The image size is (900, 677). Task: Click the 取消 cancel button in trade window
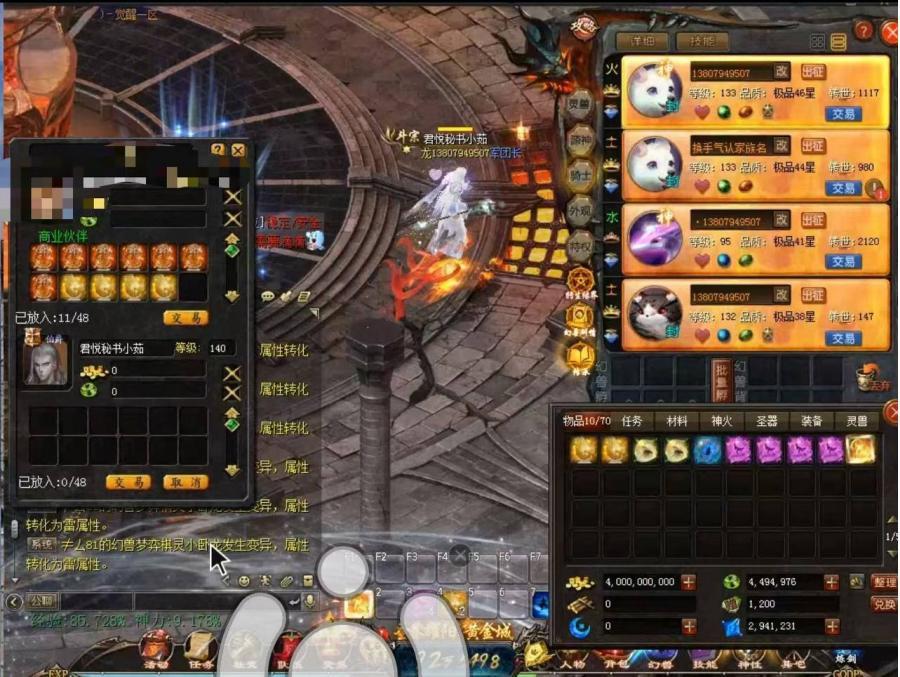point(185,482)
